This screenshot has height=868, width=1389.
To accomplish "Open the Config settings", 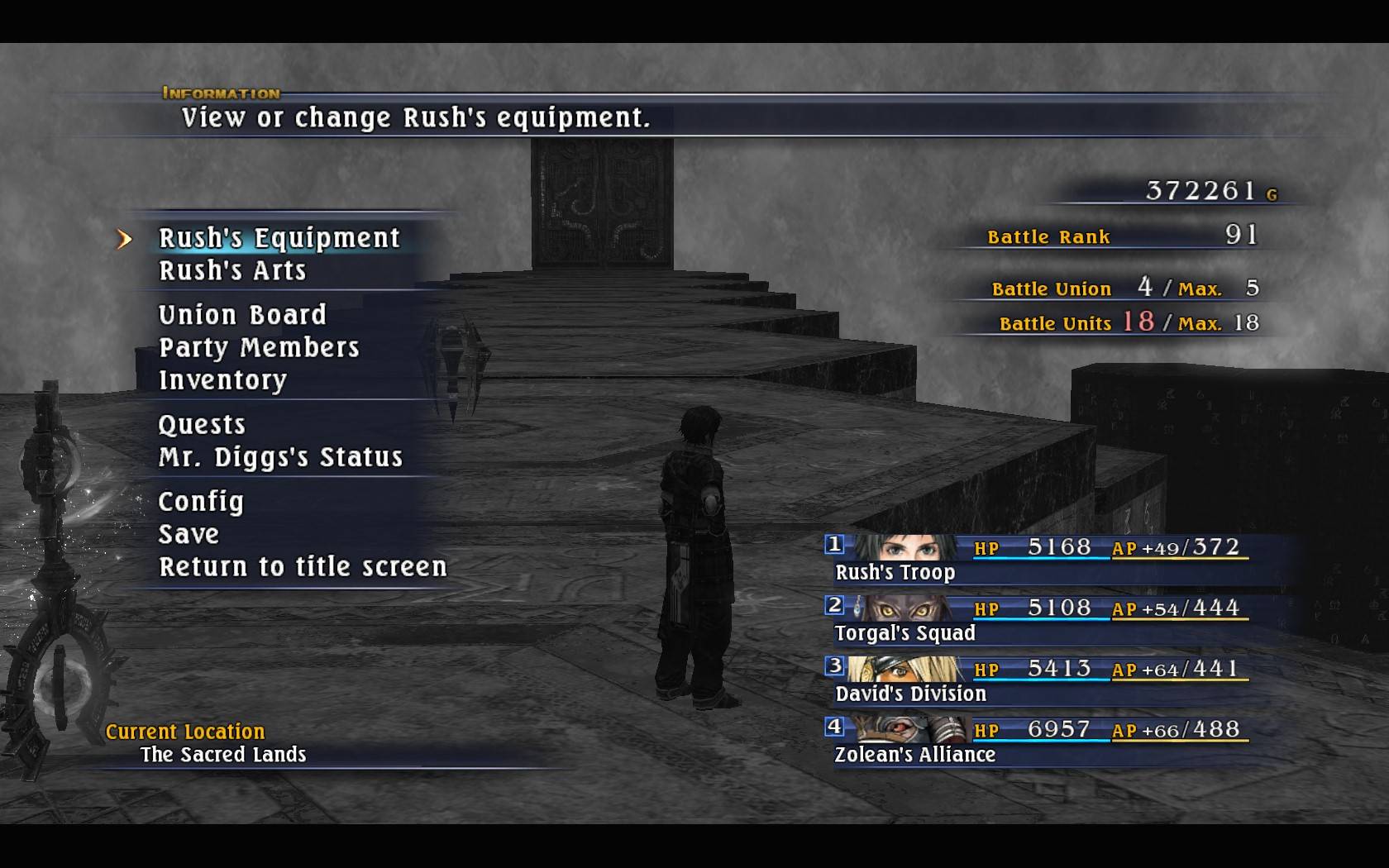I will click(x=201, y=502).
